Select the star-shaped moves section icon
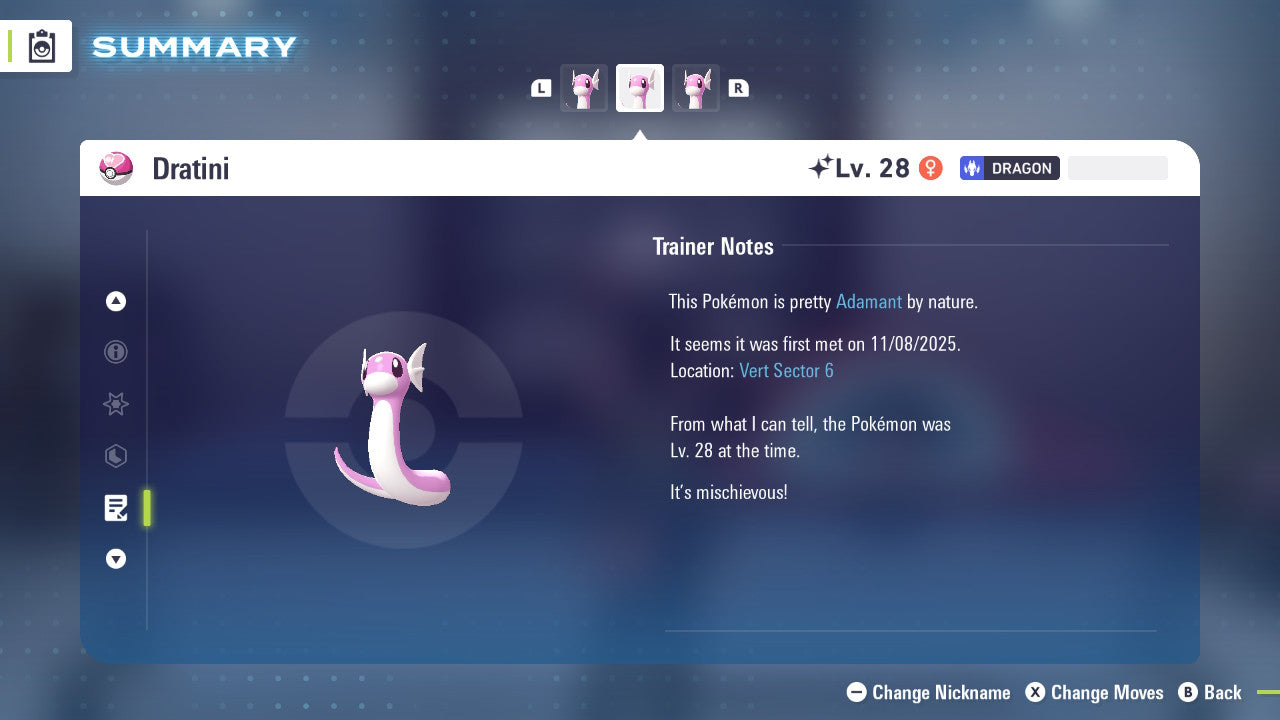 (x=115, y=404)
